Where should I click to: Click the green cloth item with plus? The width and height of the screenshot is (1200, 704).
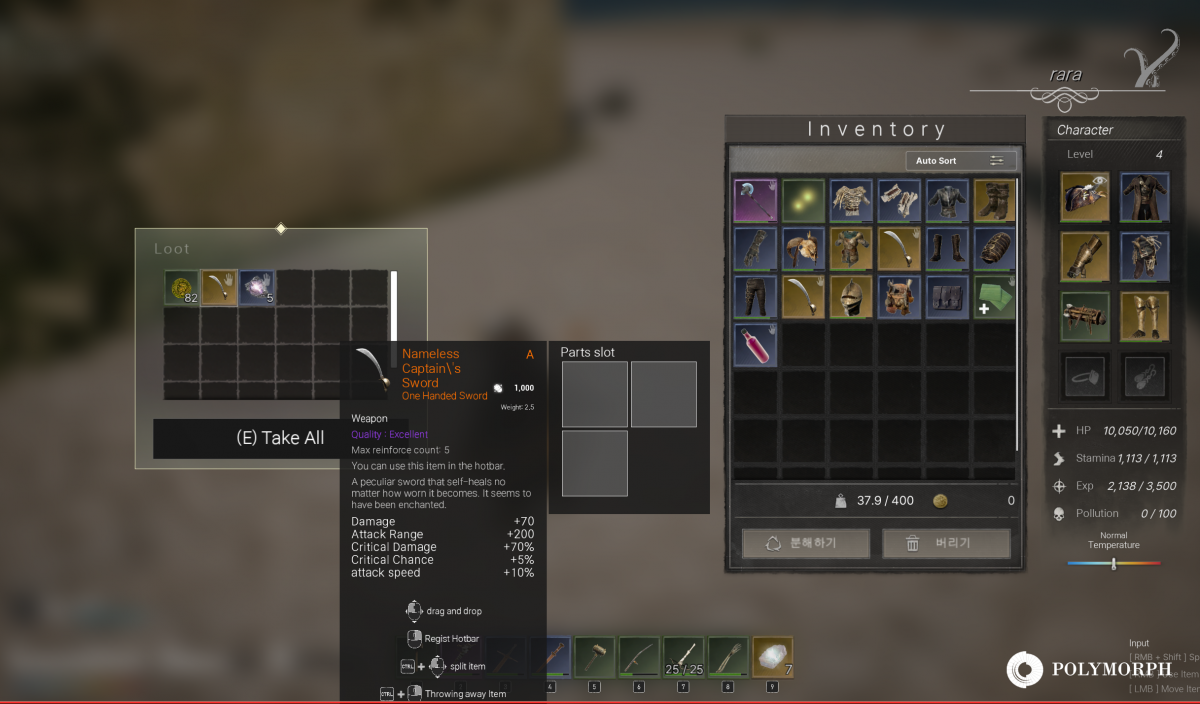[994, 297]
